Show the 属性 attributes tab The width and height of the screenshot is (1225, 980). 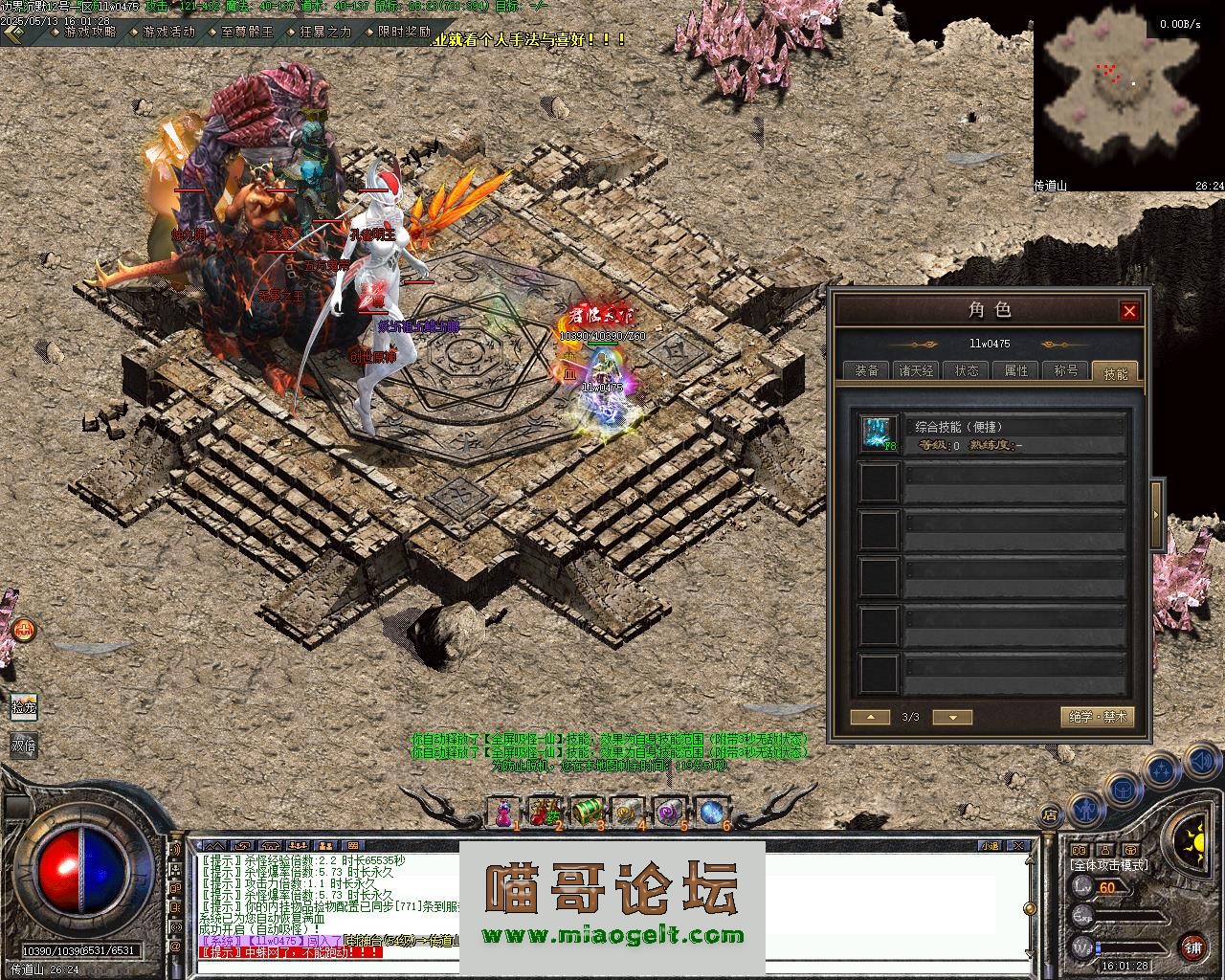point(1015,370)
